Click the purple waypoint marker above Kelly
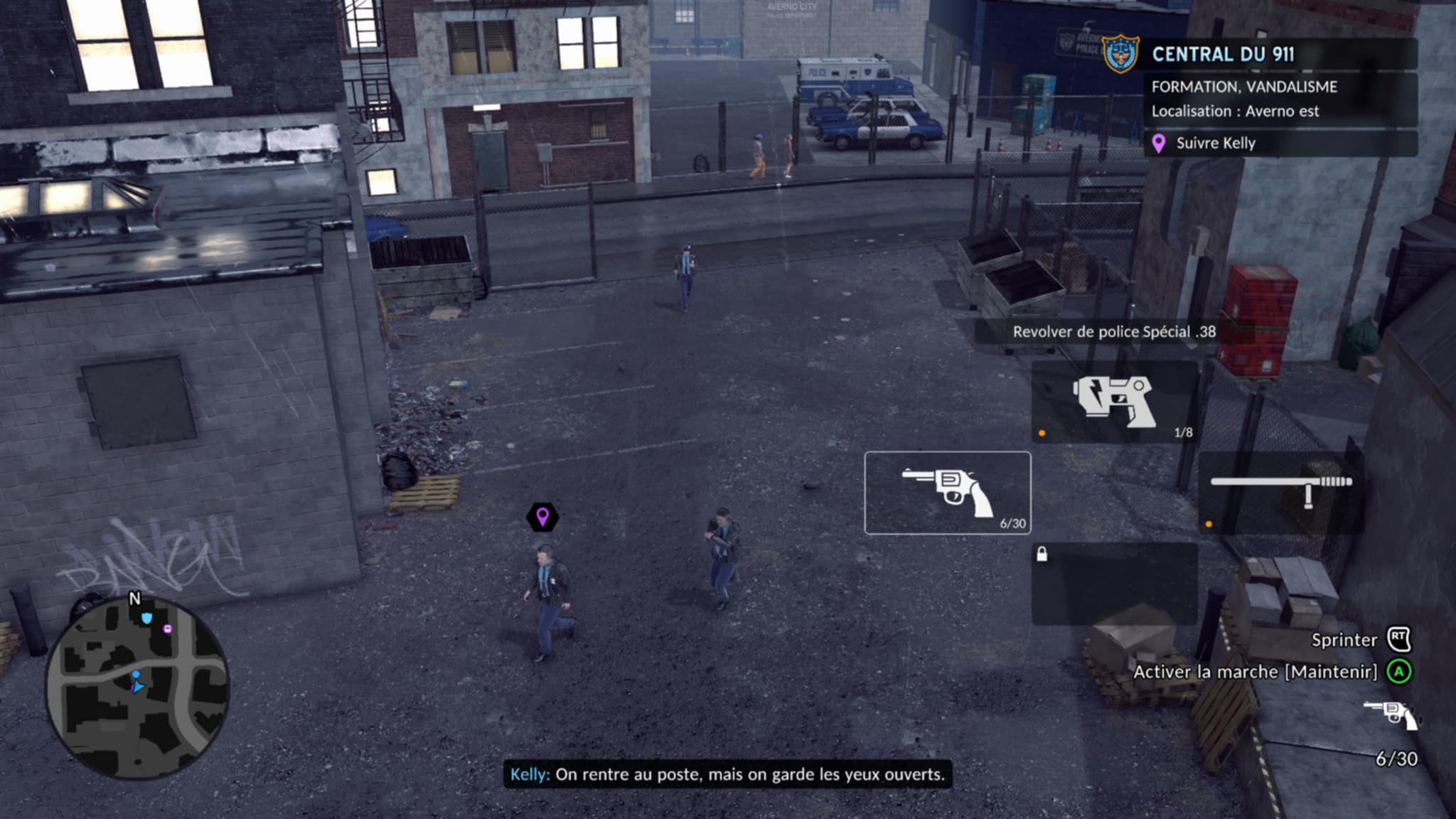This screenshot has width=1456, height=819. pos(542,517)
